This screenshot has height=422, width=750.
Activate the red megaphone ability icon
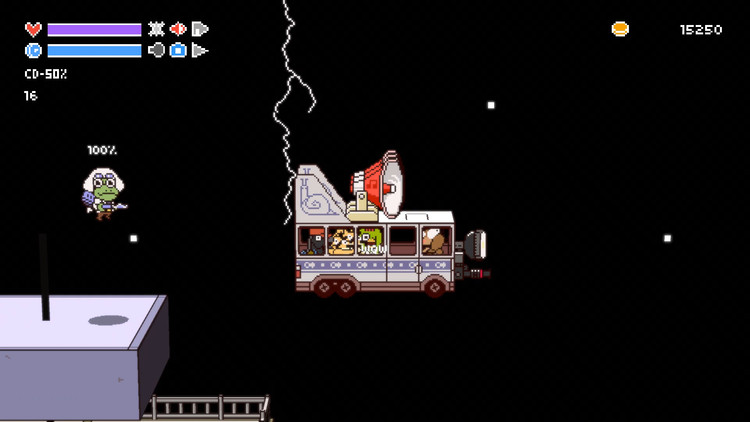pos(178,29)
